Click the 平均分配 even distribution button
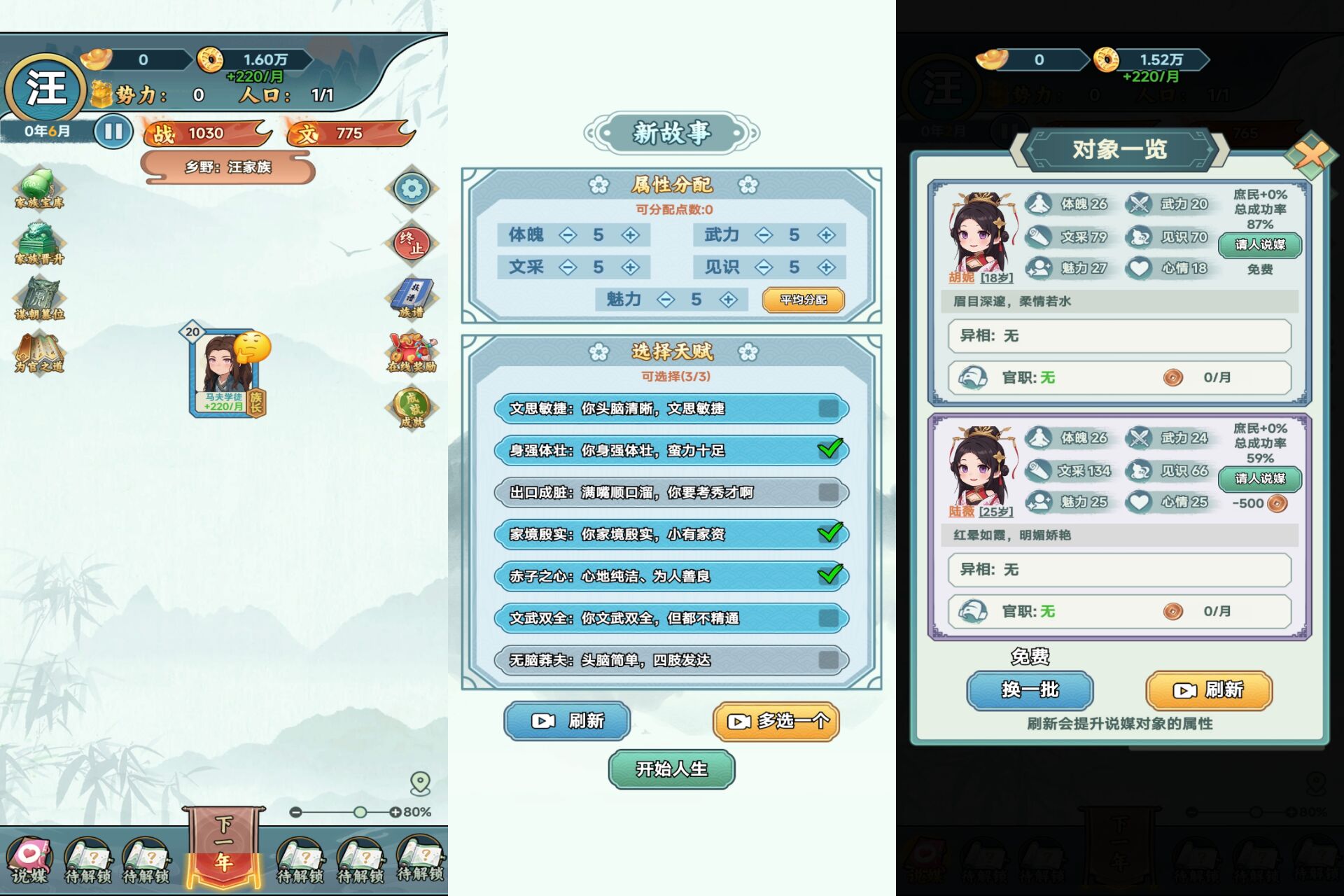The height and width of the screenshot is (896, 1344). [804, 300]
